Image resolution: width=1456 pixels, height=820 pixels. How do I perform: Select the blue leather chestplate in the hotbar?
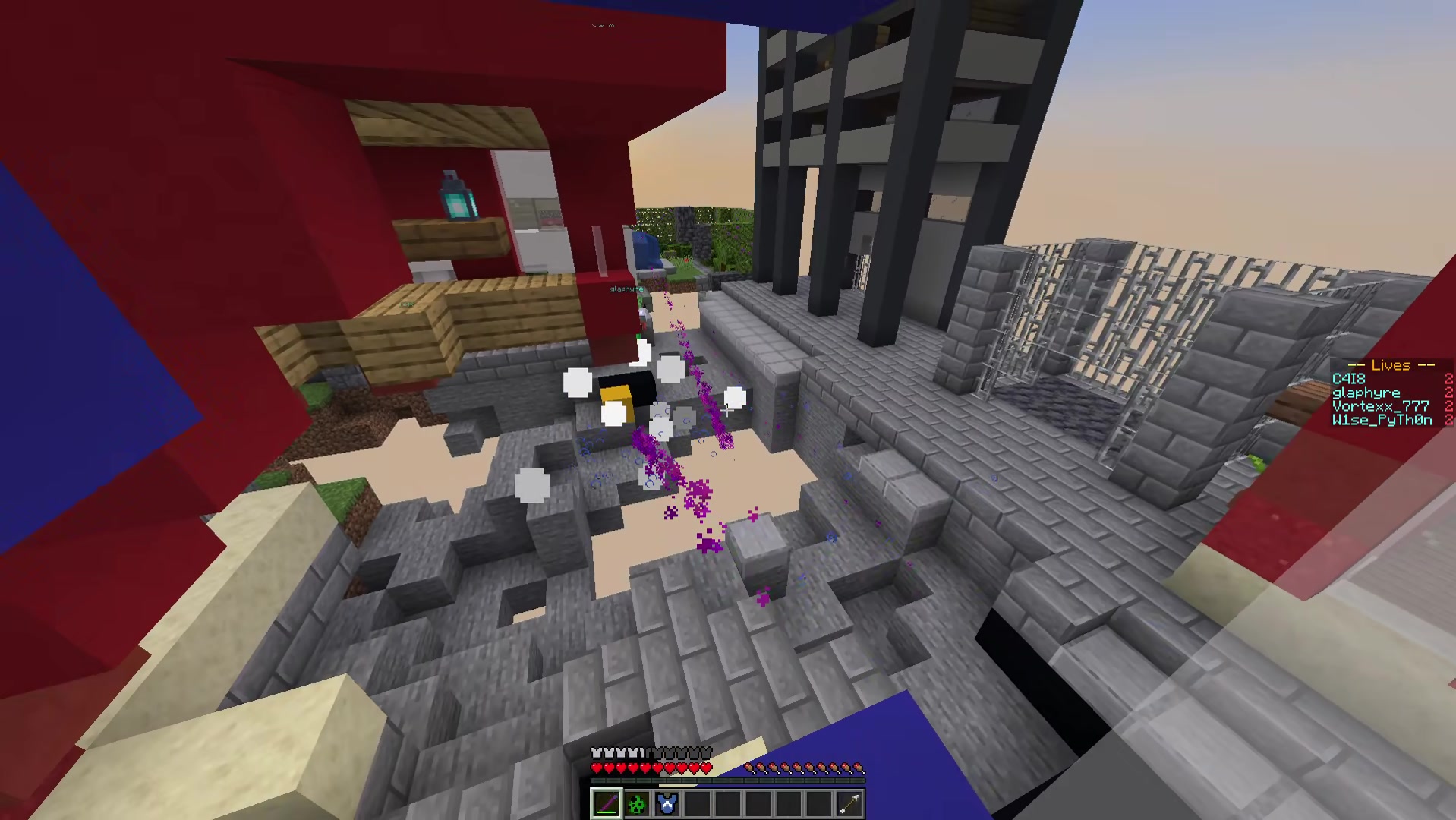point(666,804)
